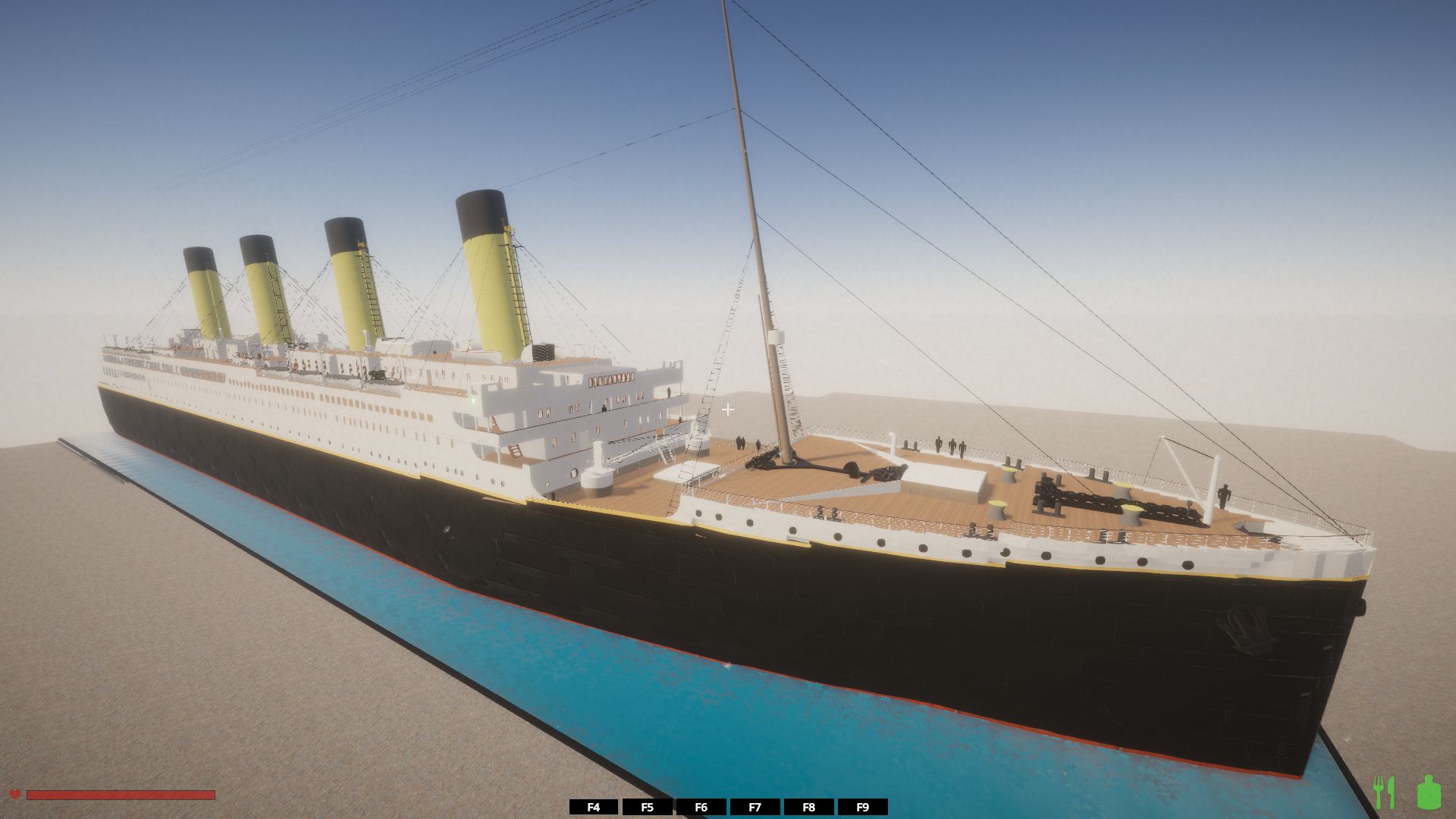The height and width of the screenshot is (819, 1456).
Task: Pick the F7 hotbar slot
Action: coord(755,807)
